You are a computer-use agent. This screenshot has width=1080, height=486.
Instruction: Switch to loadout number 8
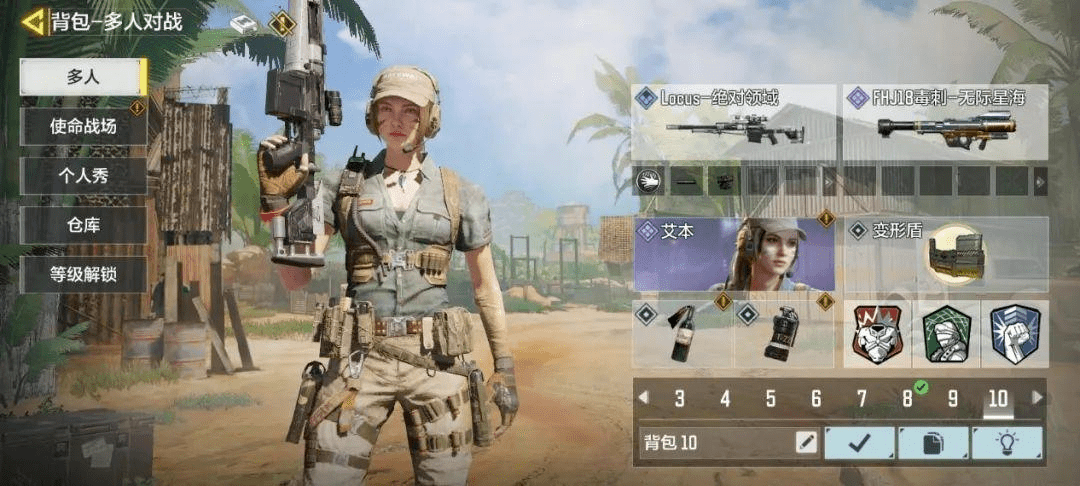pyautogui.click(x=907, y=399)
